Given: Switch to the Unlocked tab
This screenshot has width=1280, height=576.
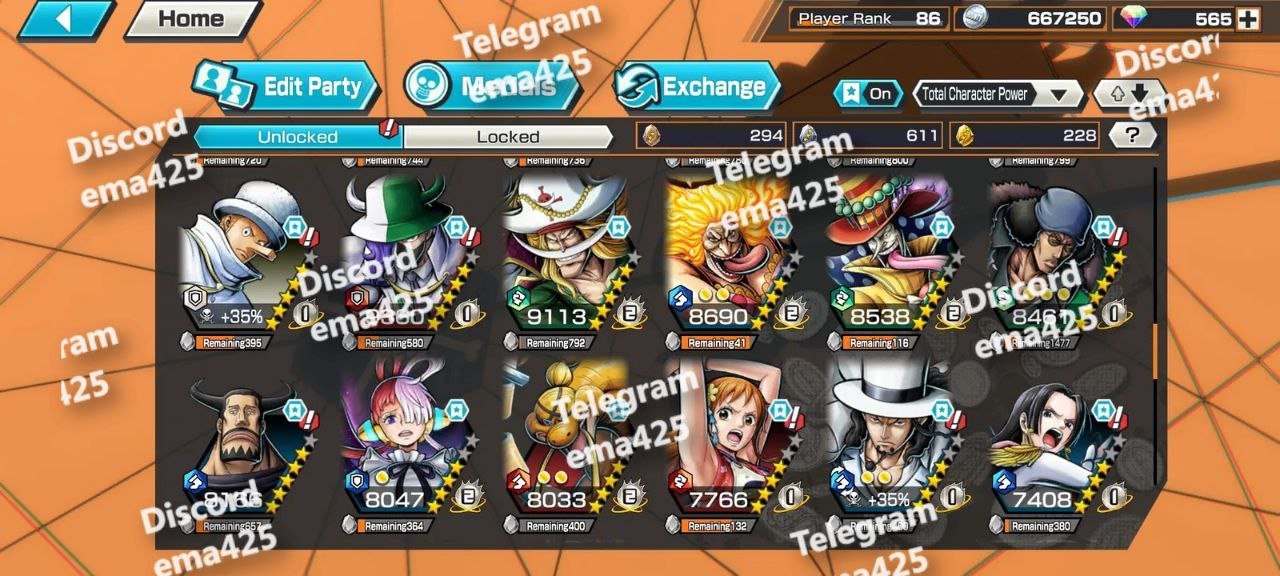Looking at the screenshot, I should [297, 137].
